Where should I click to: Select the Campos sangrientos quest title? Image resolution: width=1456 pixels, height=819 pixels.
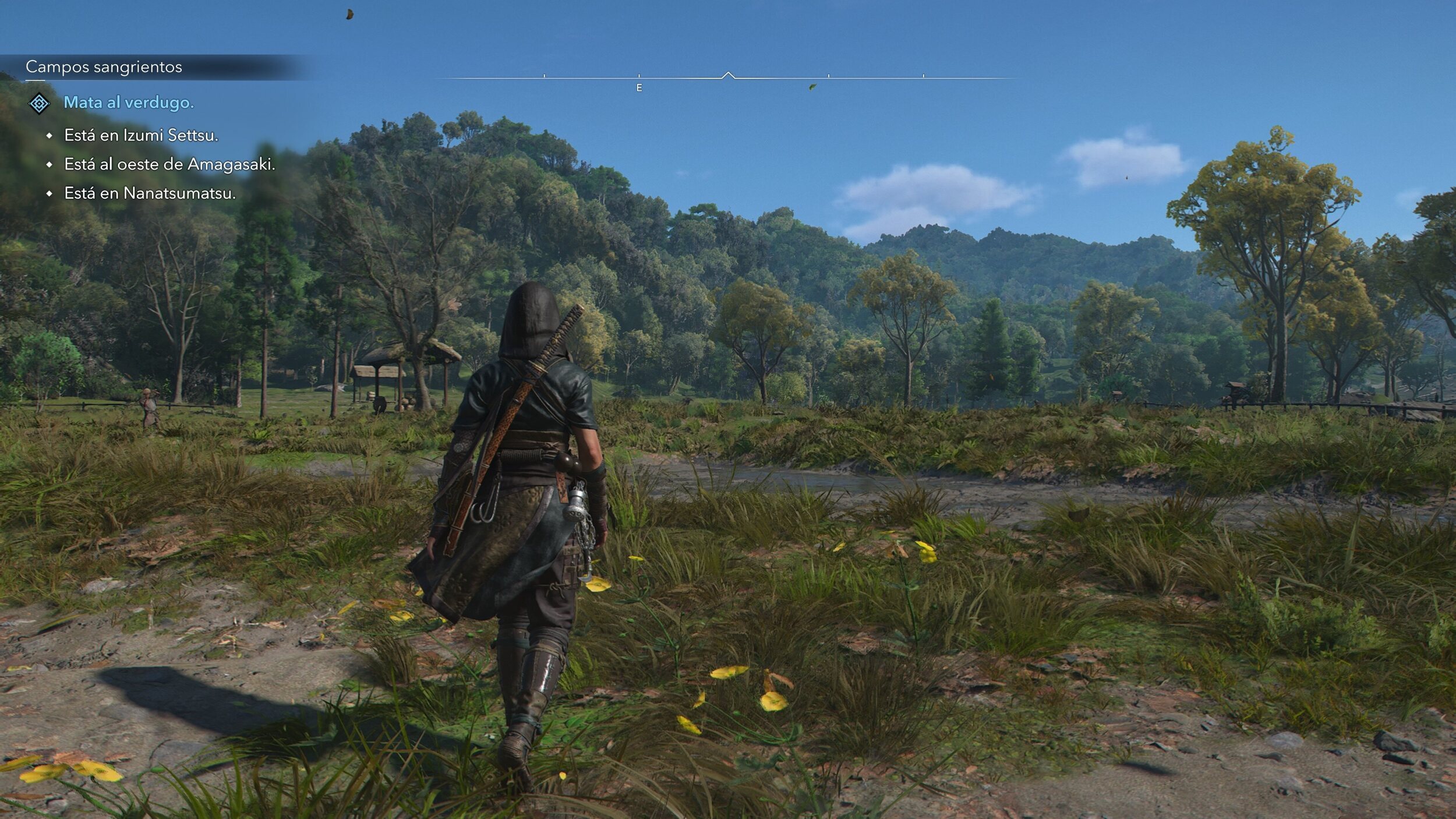click(x=104, y=67)
